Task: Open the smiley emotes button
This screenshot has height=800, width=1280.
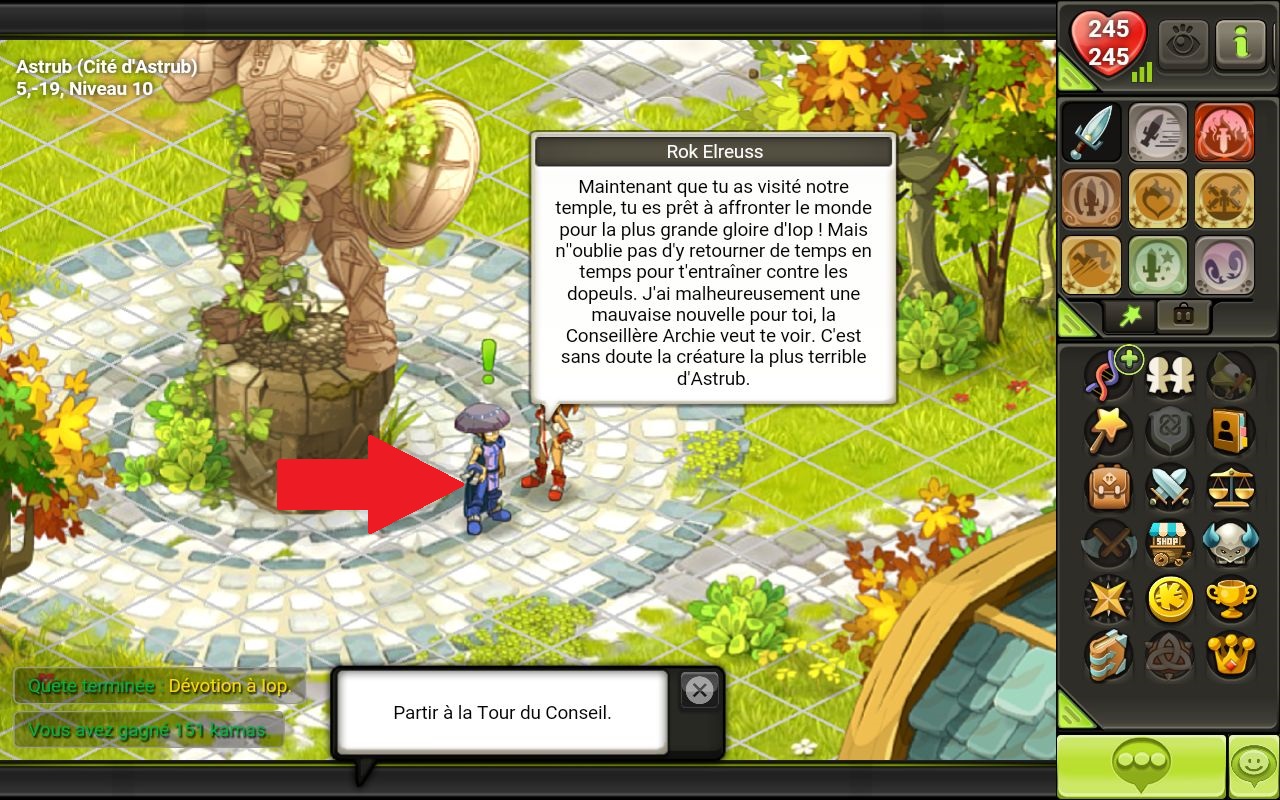Action: [x=1253, y=765]
